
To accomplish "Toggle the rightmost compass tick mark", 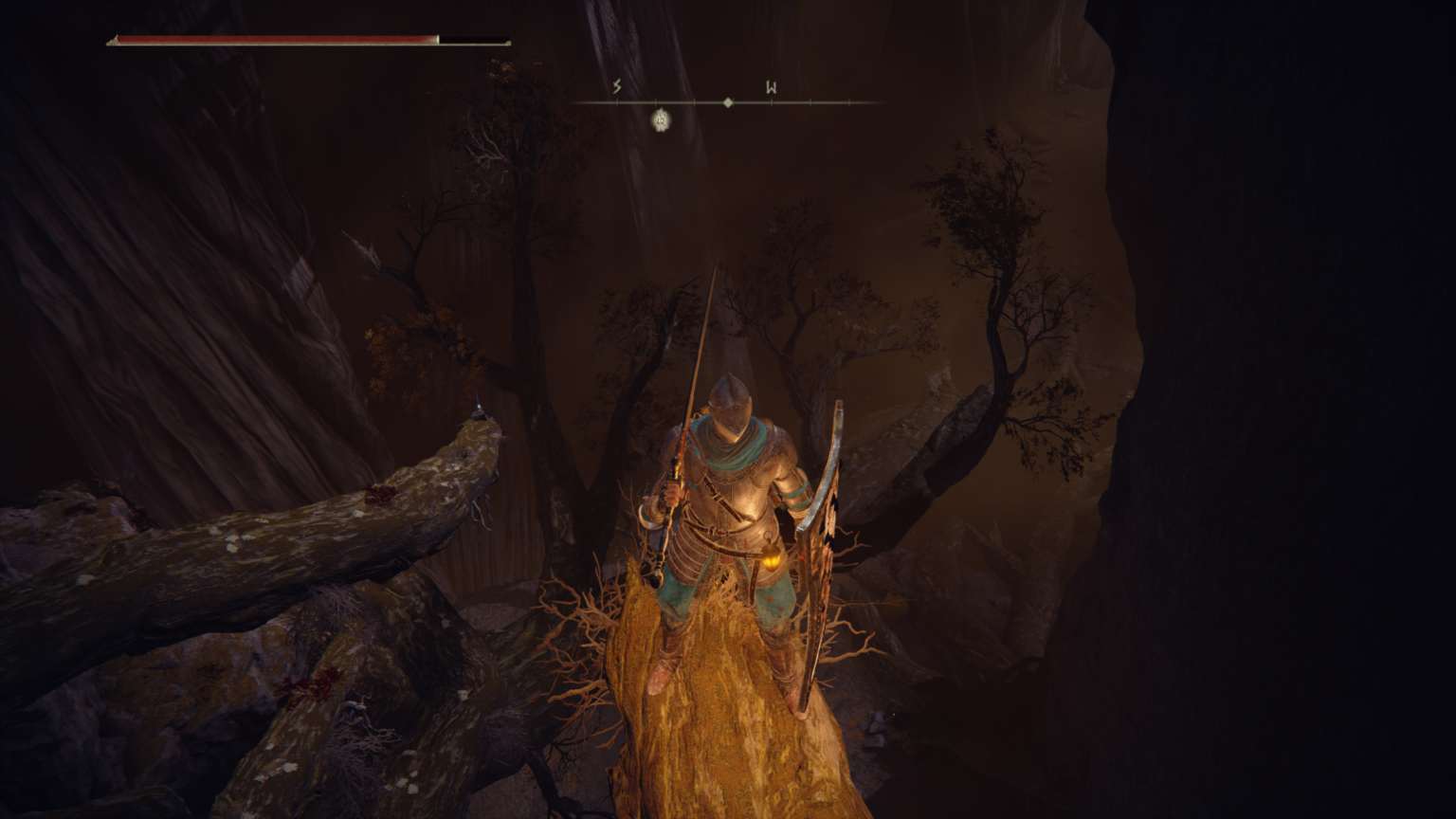I will point(849,101).
